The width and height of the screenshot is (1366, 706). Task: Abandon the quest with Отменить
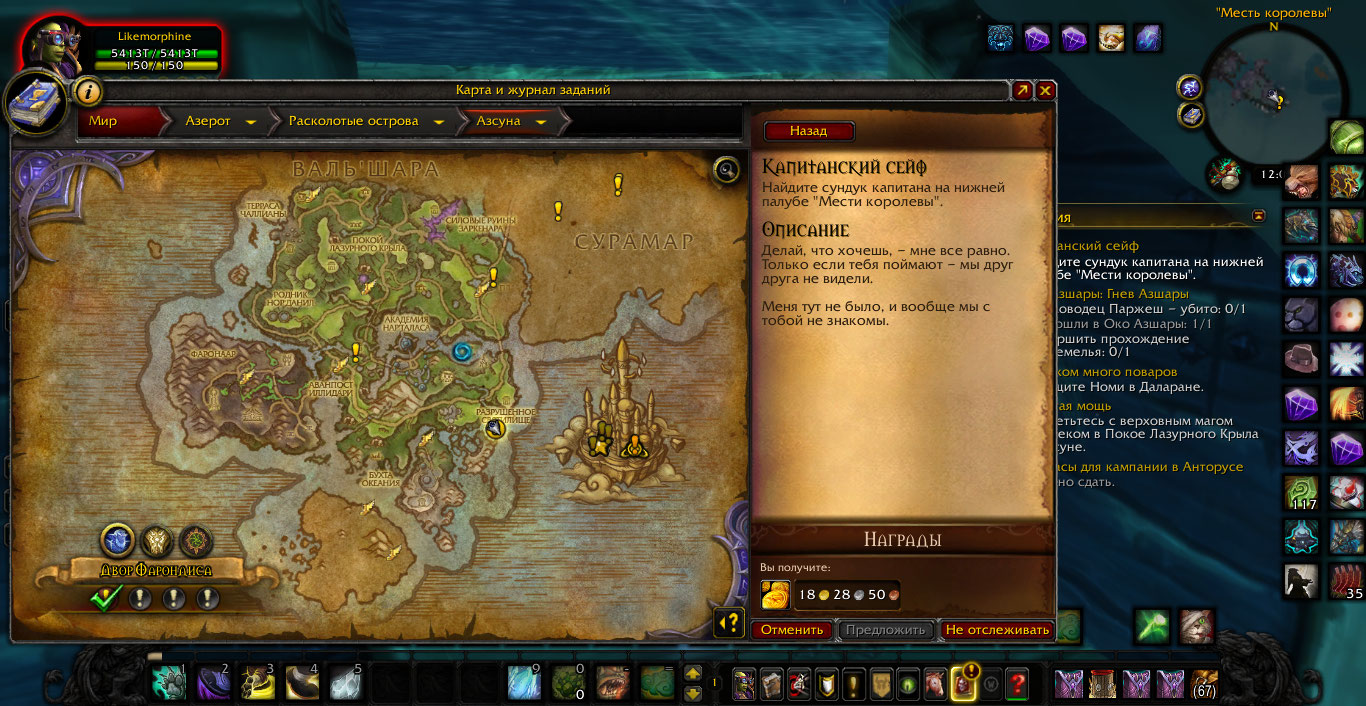pyautogui.click(x=792, y=630)
